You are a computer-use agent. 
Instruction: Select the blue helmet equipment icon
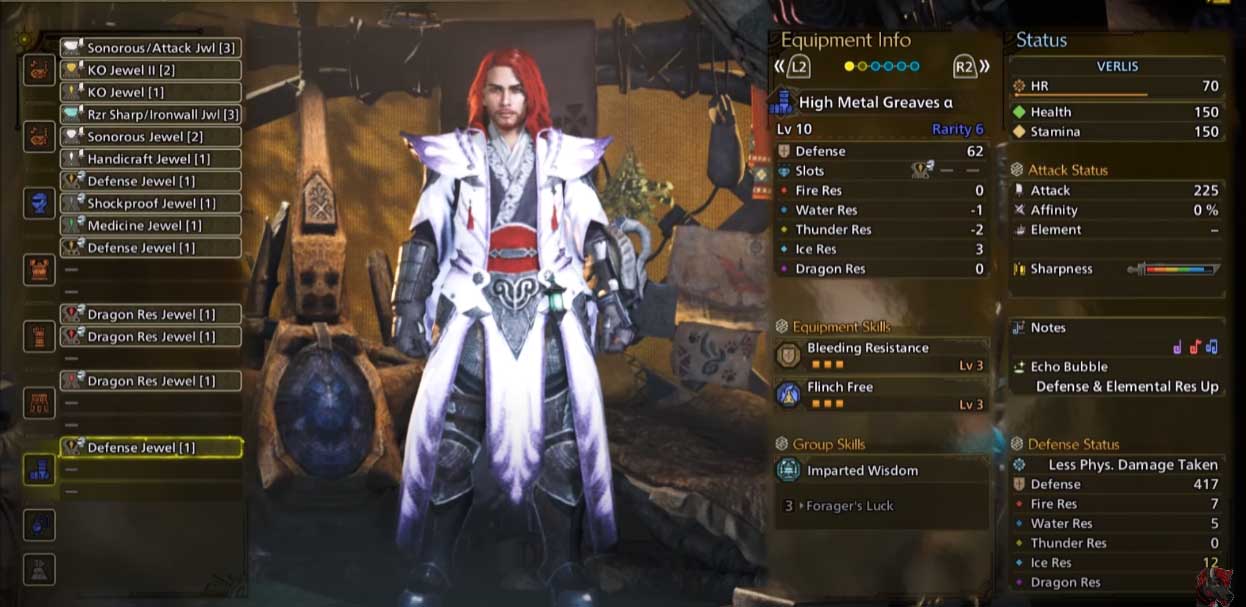coord(39,203)
